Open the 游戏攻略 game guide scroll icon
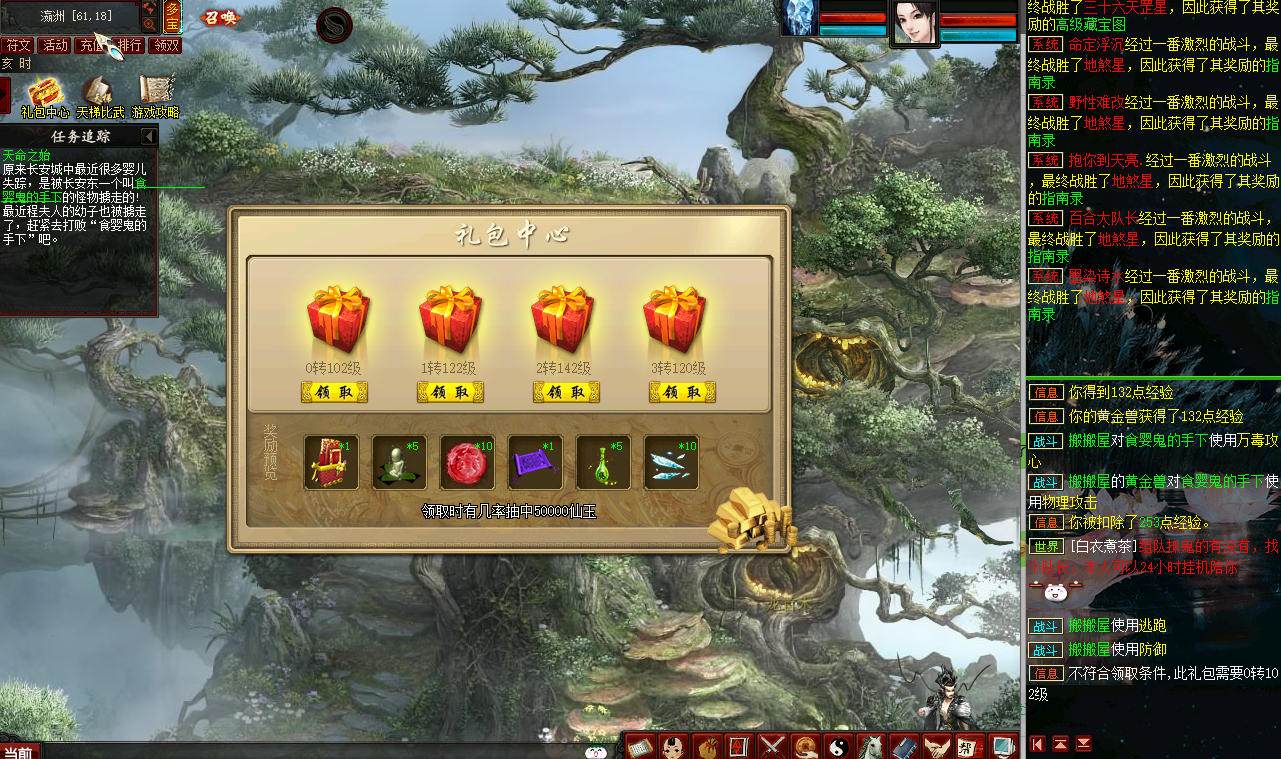Viewport: 1281px width, 759px height. click(155, 90)
